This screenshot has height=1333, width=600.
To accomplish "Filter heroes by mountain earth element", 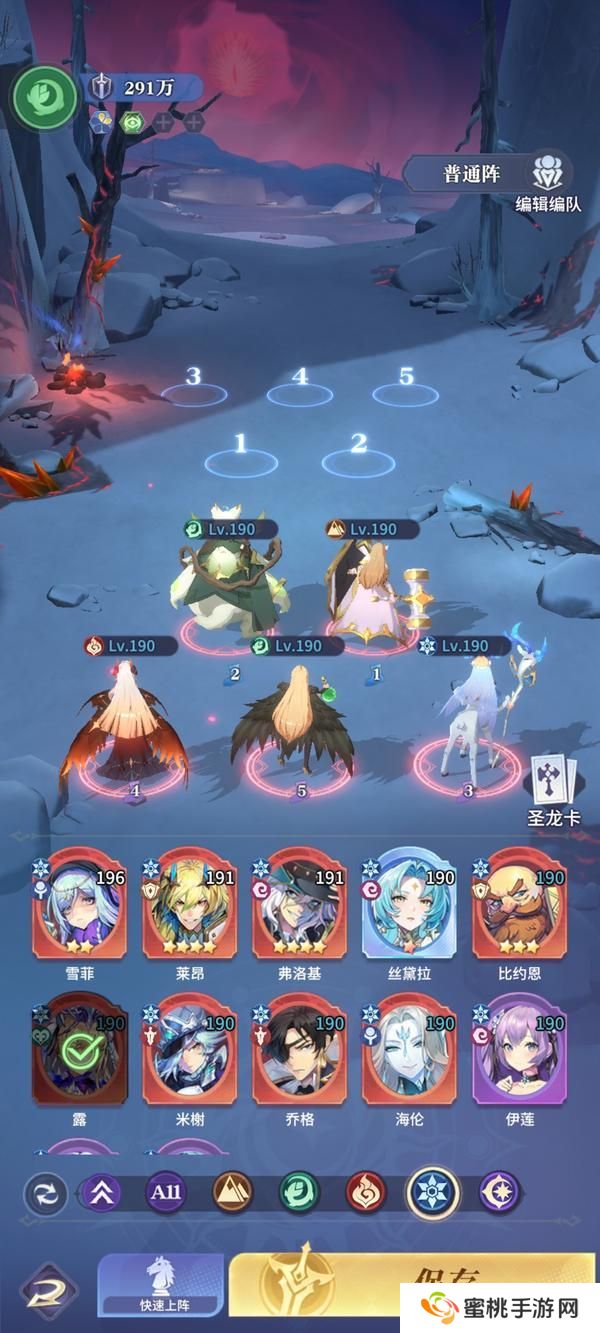I will [x=232, y=1192].
